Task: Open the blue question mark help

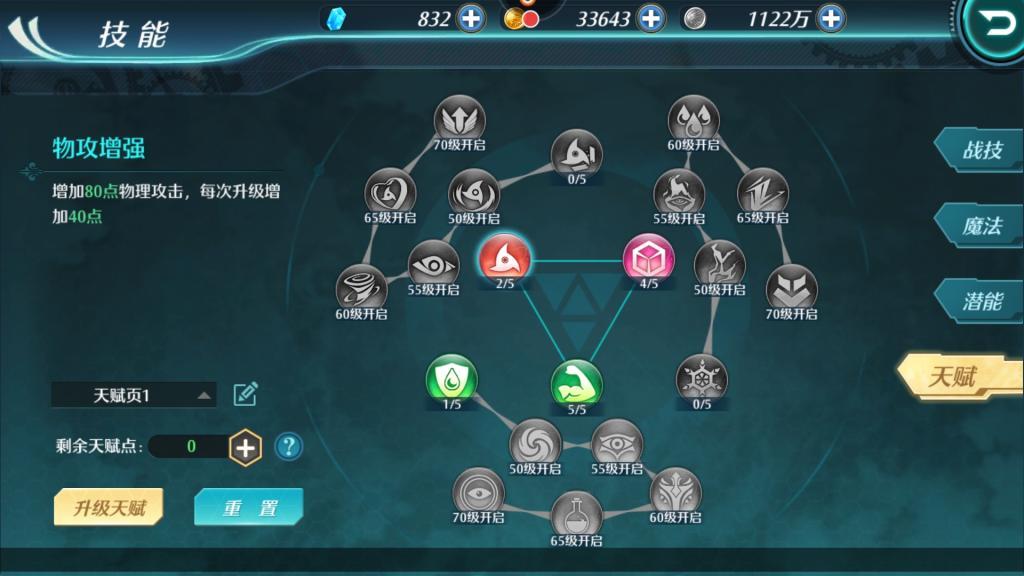Action: (x=288, y=446)
